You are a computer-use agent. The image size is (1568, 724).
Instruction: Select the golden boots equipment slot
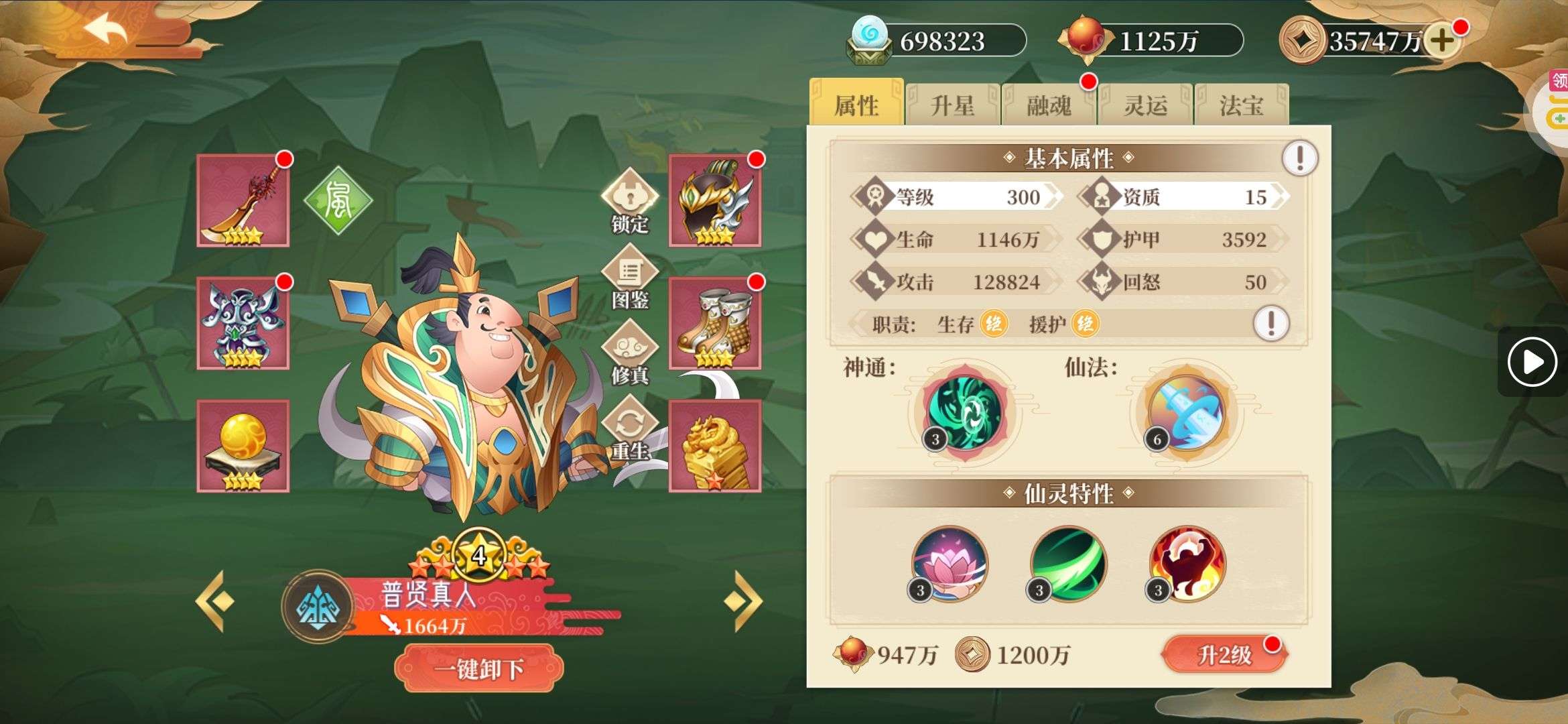[715, 323]
